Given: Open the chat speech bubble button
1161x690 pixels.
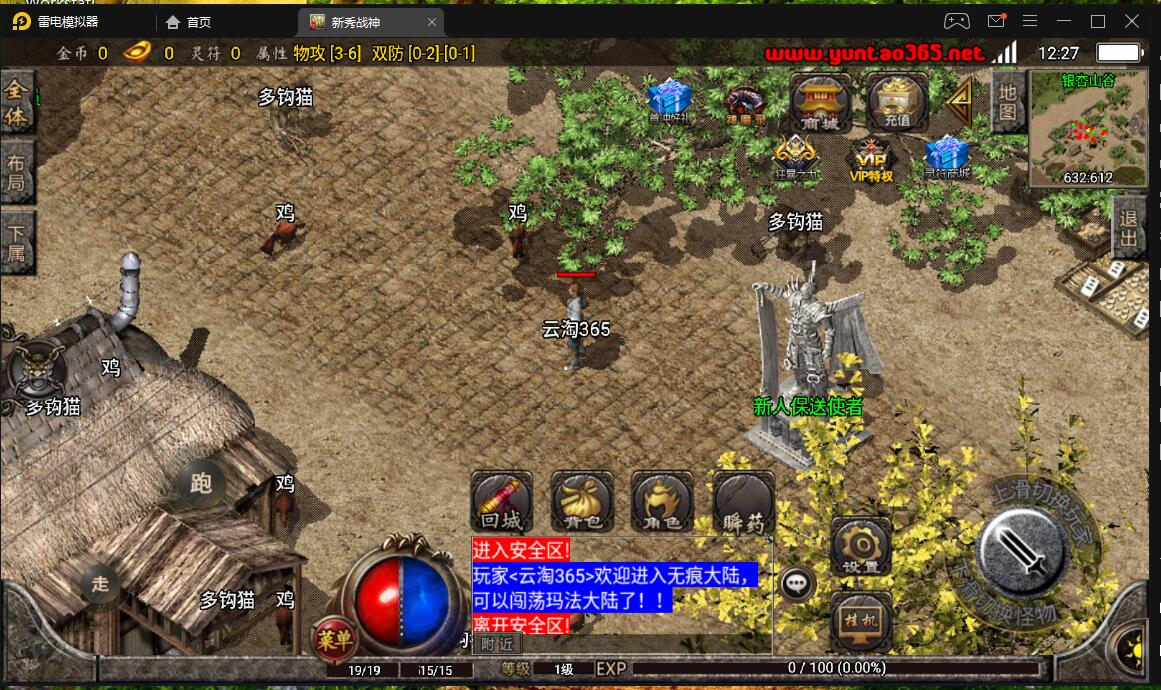Looking at the screenshot, I should tap(797, 583).
